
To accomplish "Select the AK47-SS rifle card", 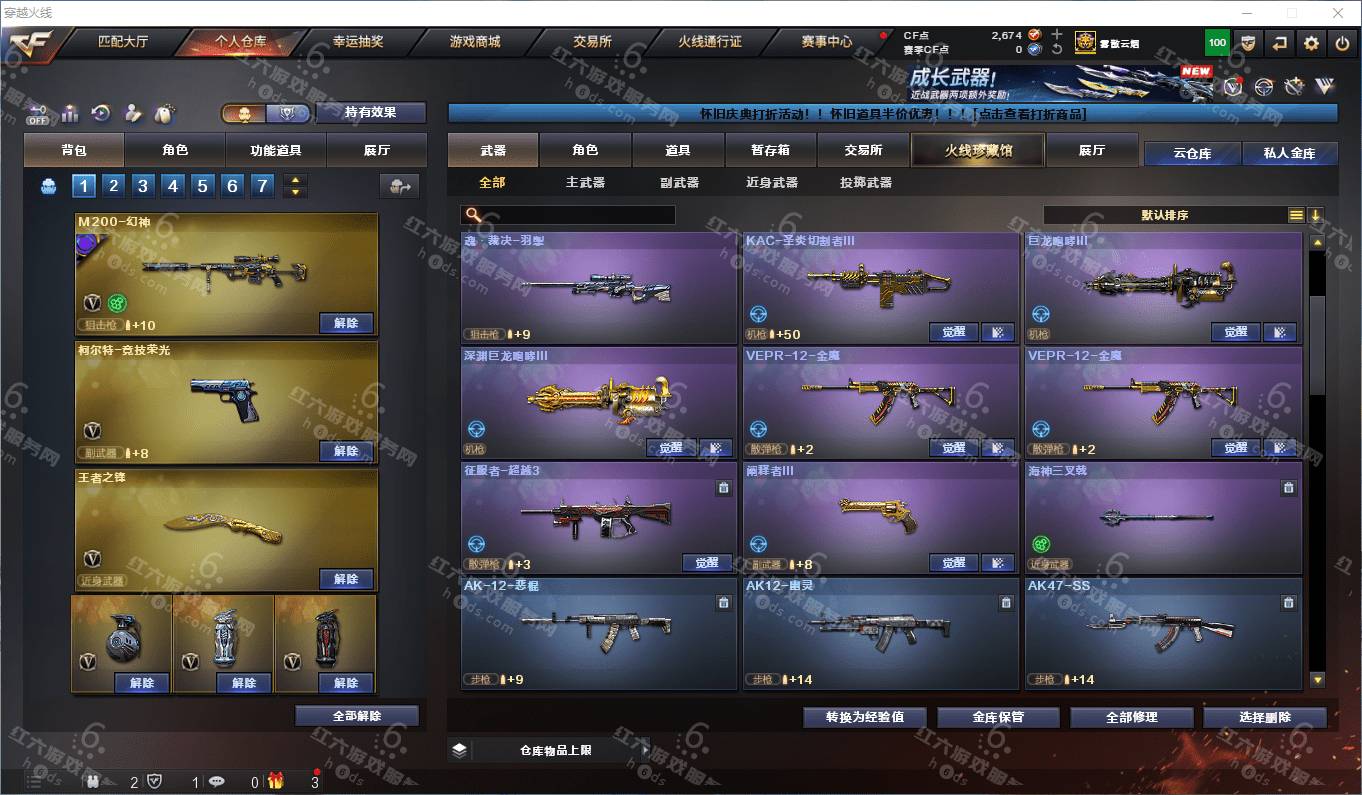I will click(x=1163, y=632).
